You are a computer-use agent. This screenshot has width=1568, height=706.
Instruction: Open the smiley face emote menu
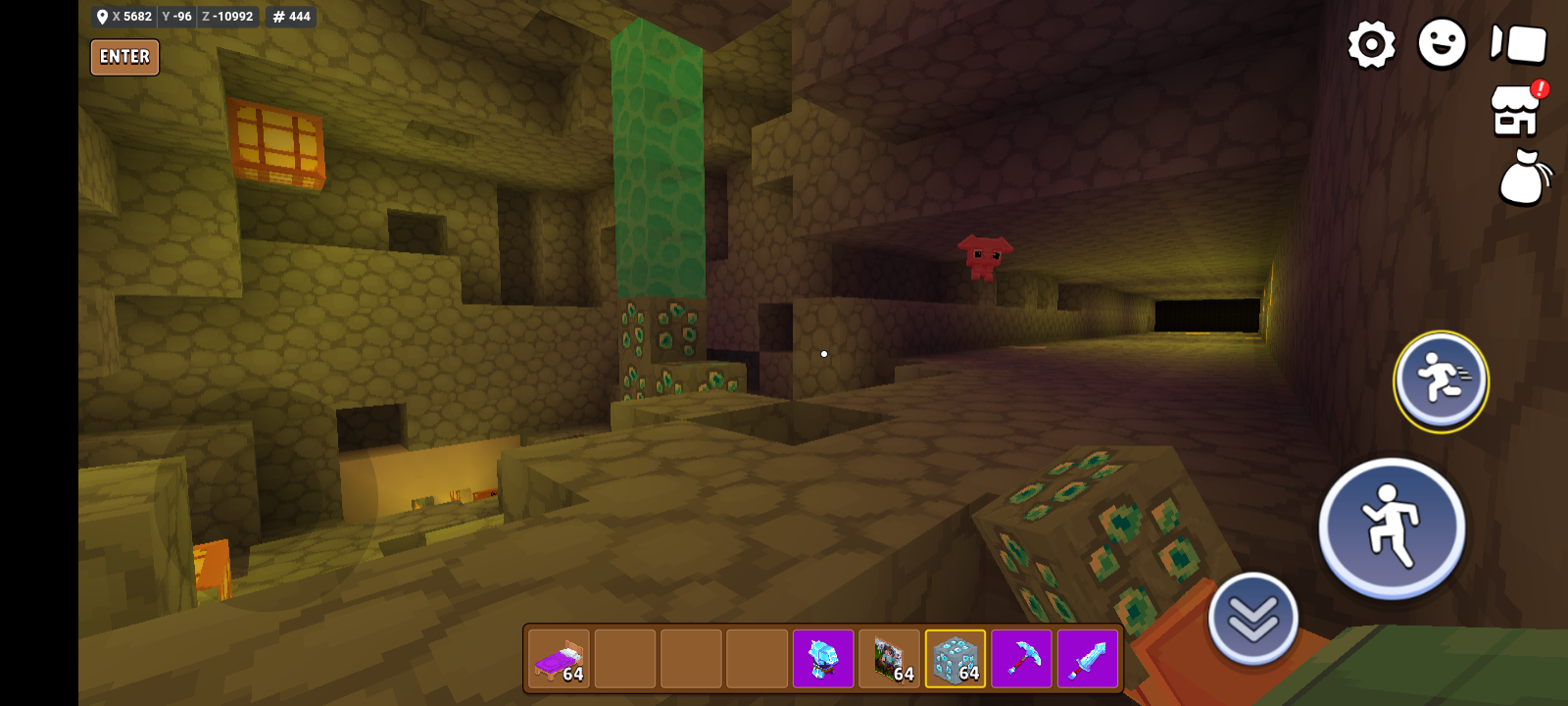point(1442,44)
